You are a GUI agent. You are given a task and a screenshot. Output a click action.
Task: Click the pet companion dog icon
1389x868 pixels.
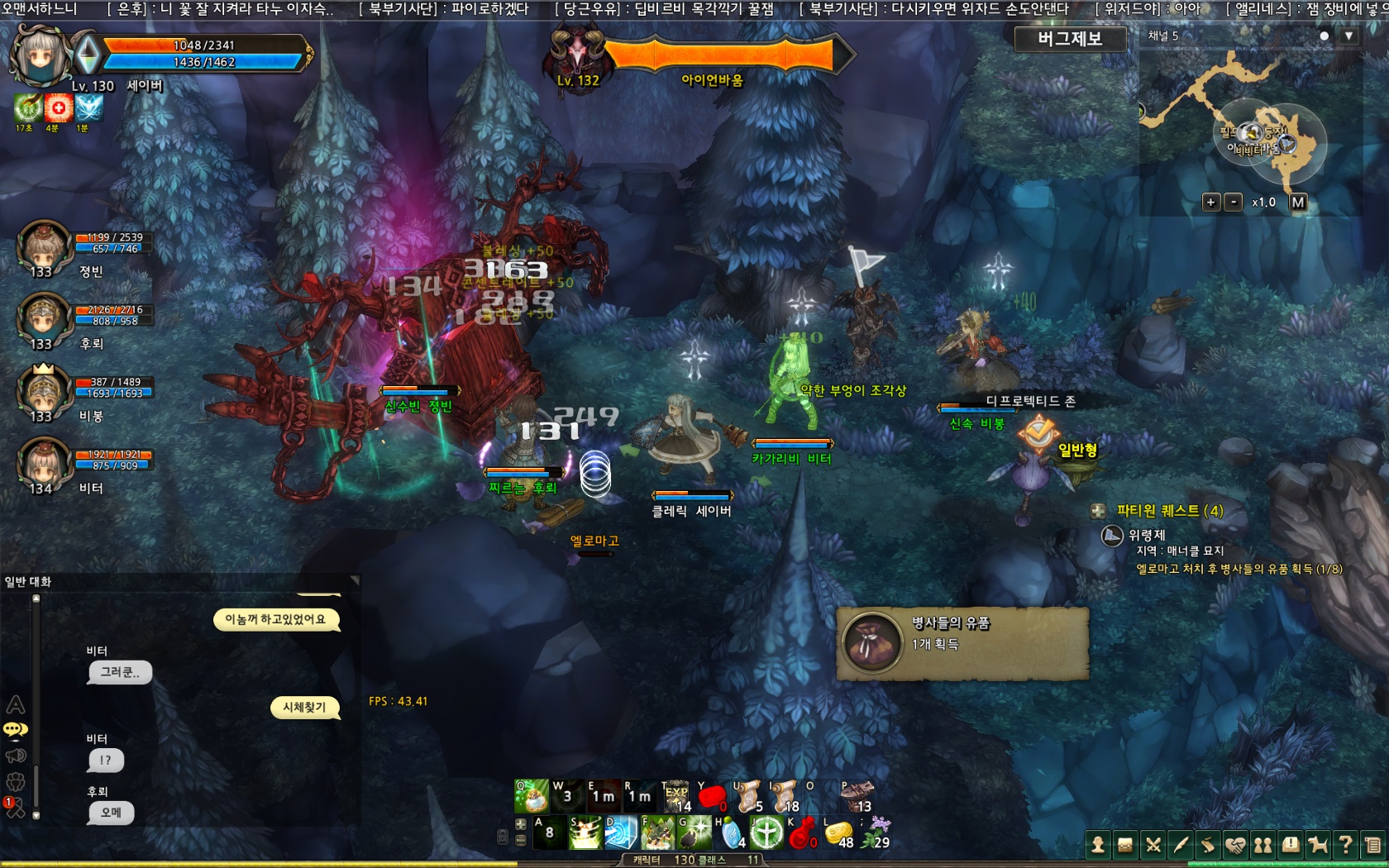1318,844
